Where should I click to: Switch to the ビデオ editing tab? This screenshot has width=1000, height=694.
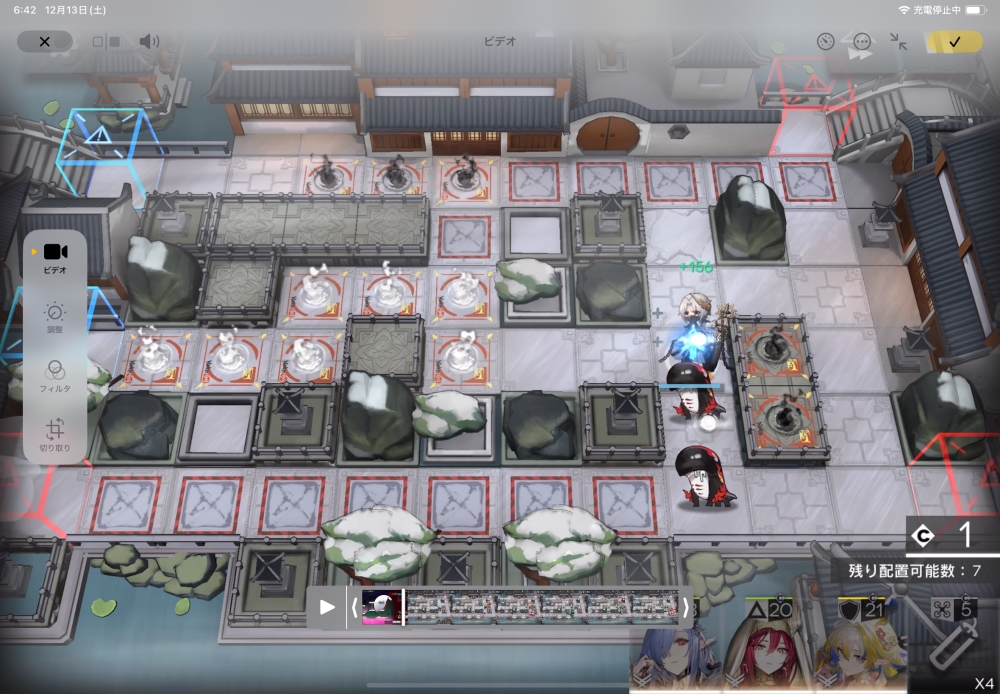55,257
